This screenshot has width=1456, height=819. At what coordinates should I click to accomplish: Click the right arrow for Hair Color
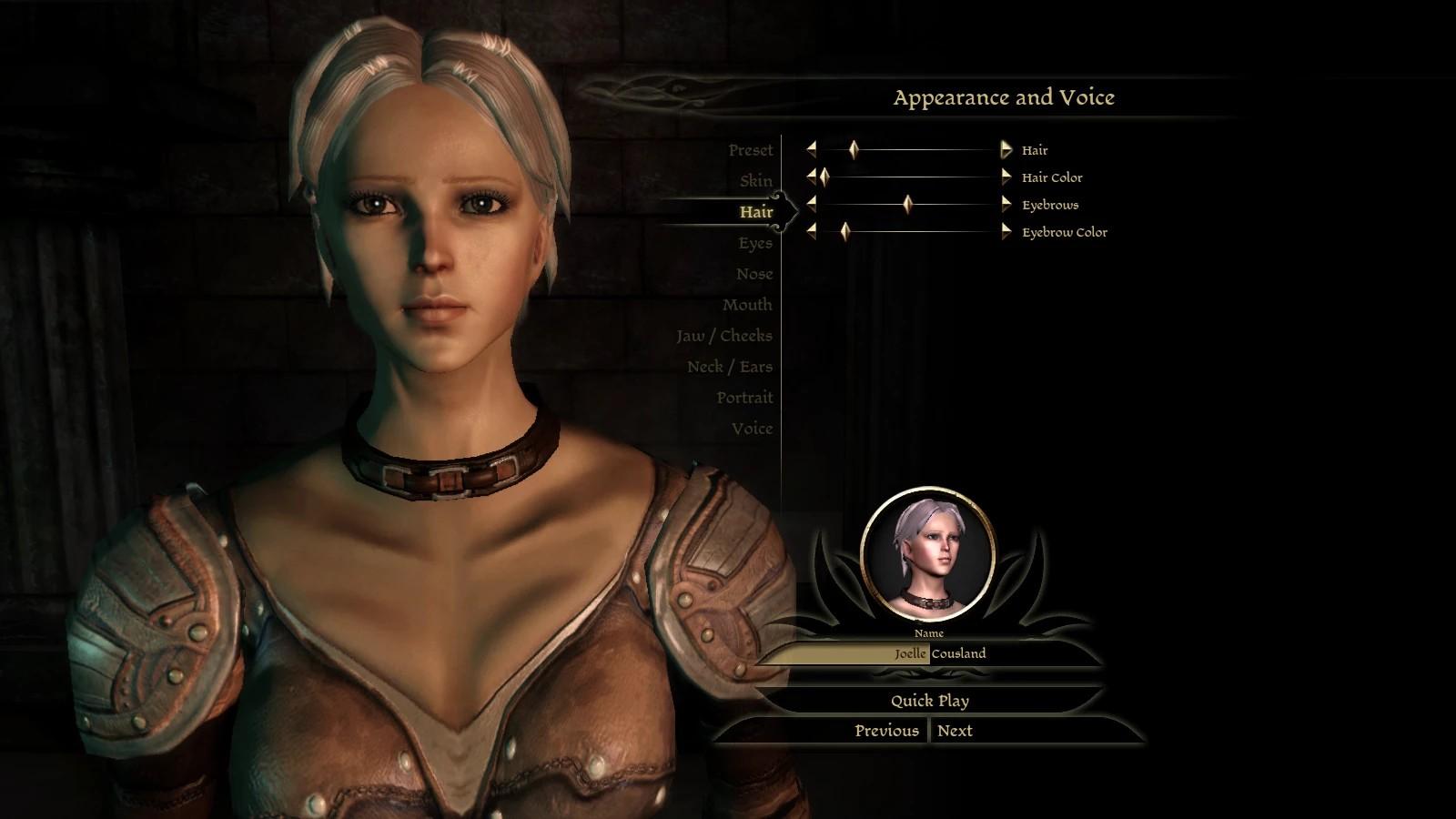[1006, 177]
